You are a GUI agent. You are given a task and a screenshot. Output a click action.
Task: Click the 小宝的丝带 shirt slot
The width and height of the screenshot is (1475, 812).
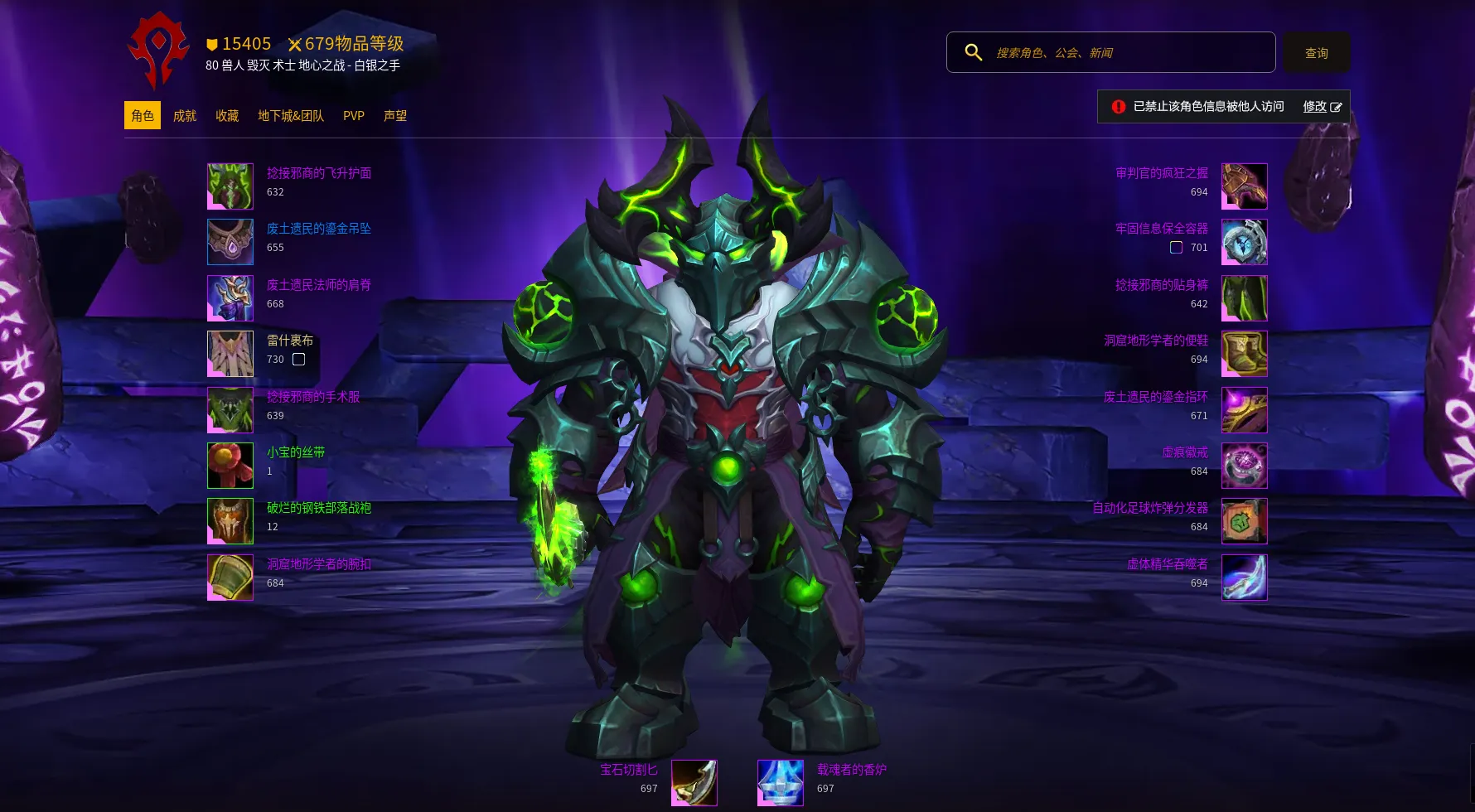tap(230, 466)
